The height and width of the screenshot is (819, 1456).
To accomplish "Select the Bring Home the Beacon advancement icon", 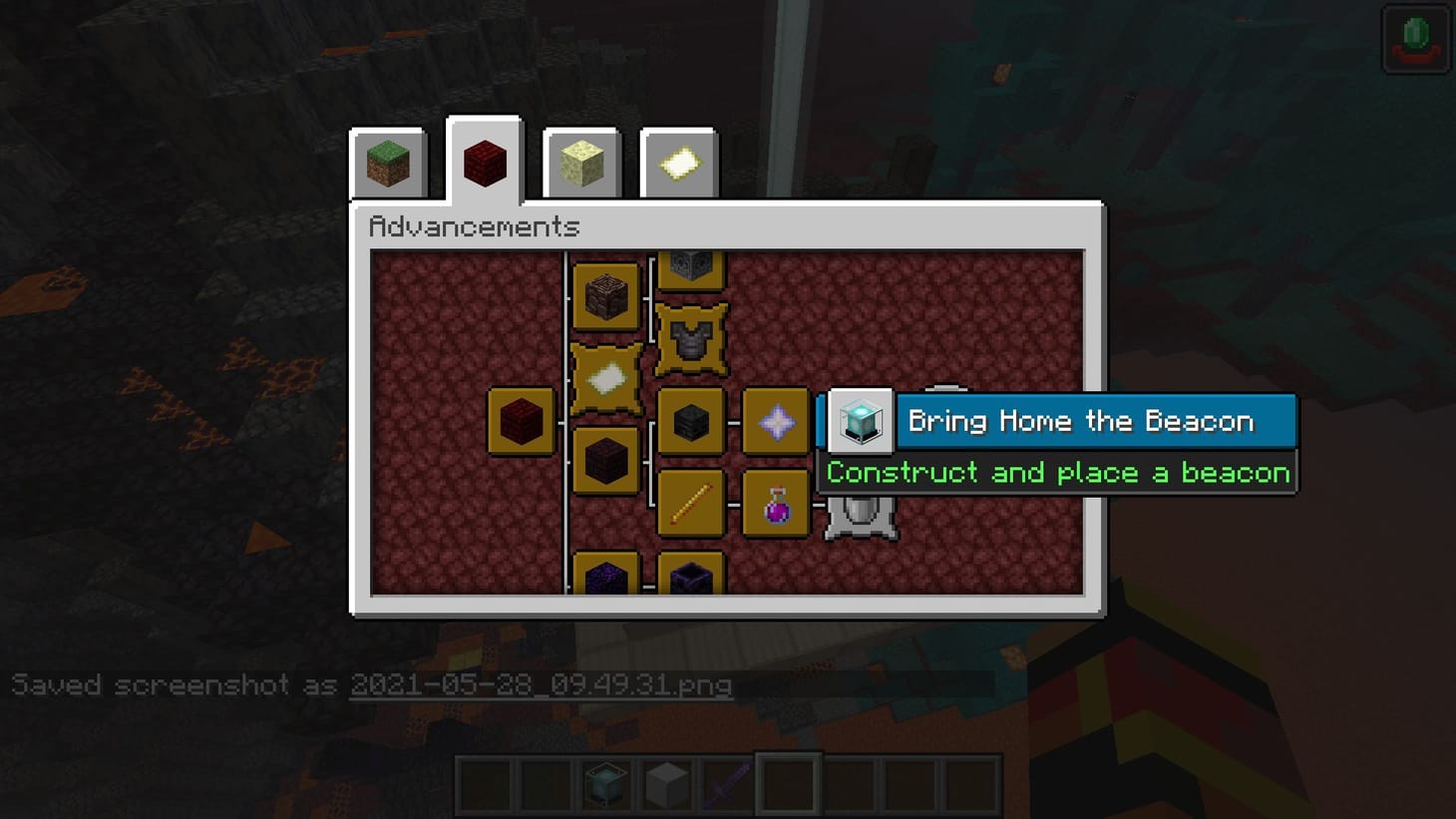I will (859, 422).
